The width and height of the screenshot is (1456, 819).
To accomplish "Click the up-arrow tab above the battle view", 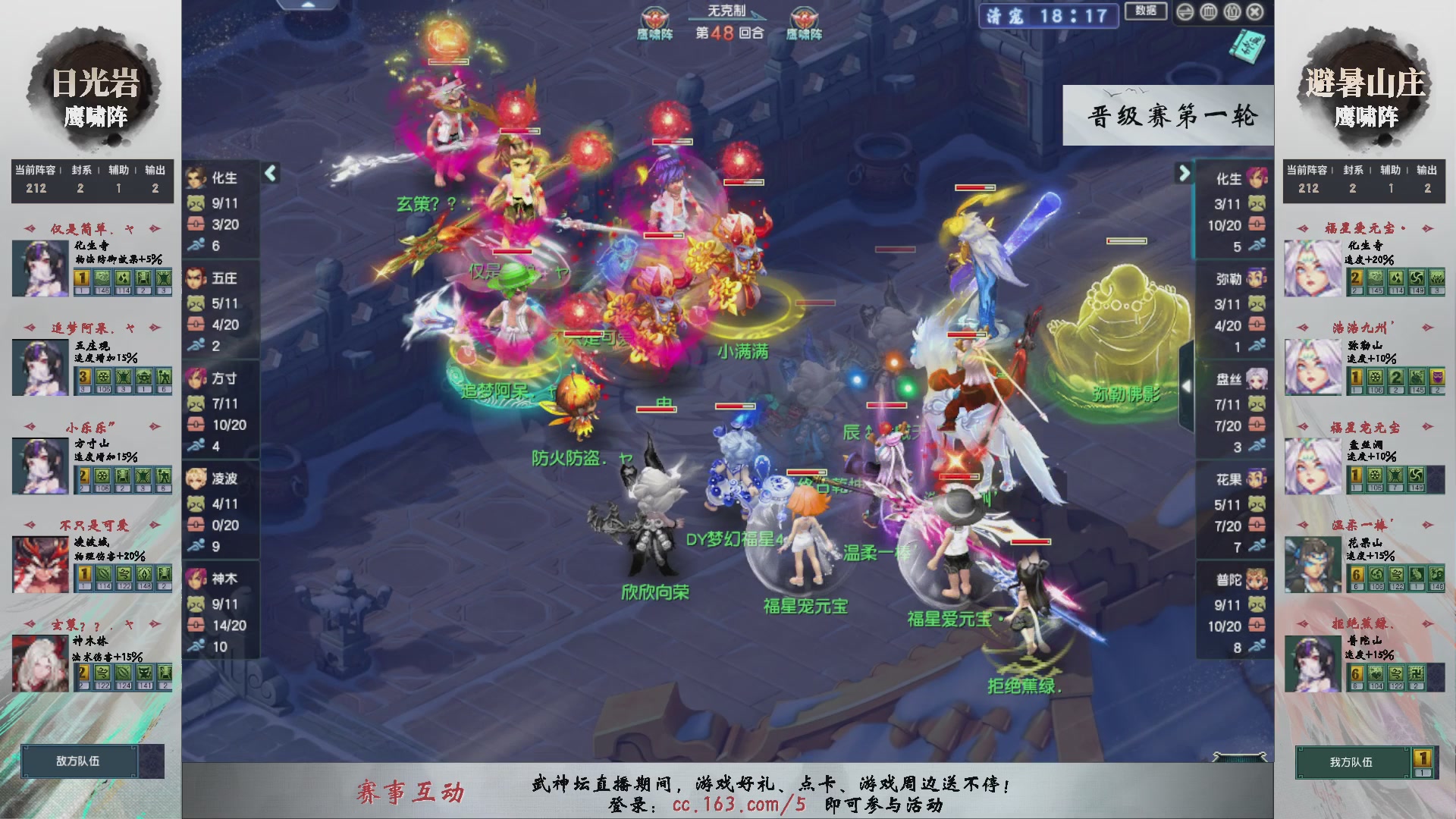I will [309, 5].
